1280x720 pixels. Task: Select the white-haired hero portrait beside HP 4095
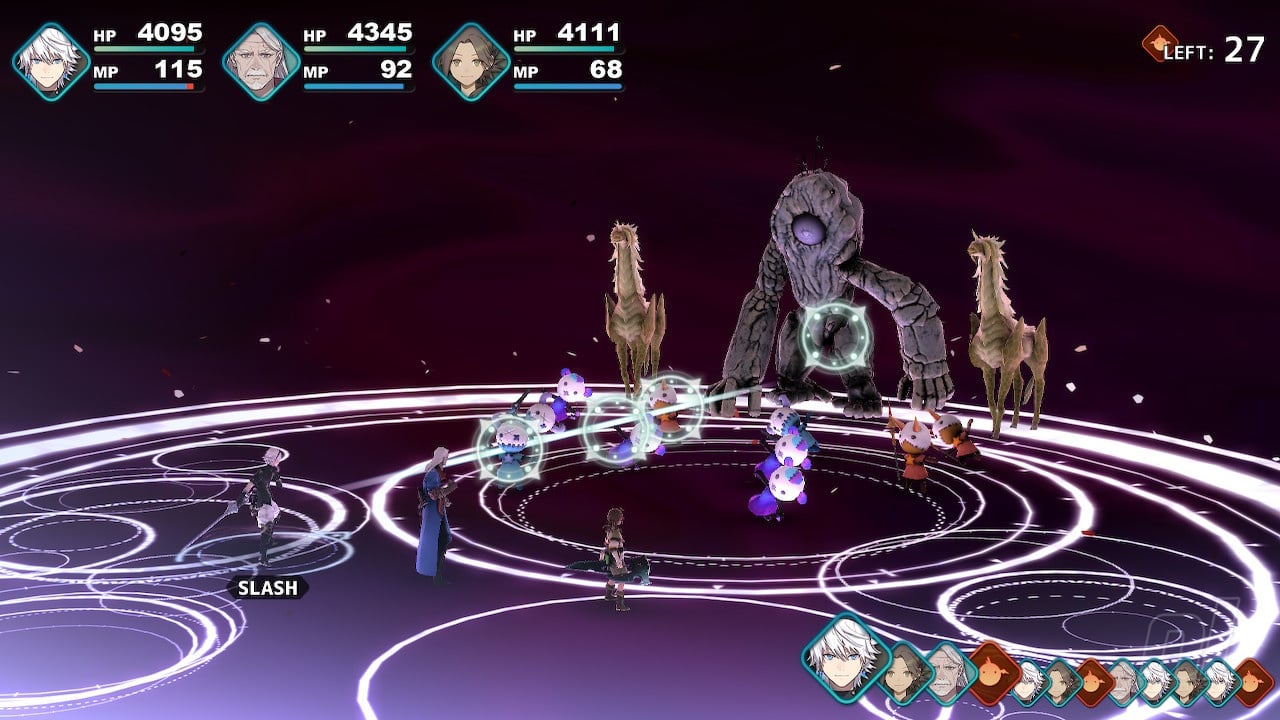tap(51, 62)
